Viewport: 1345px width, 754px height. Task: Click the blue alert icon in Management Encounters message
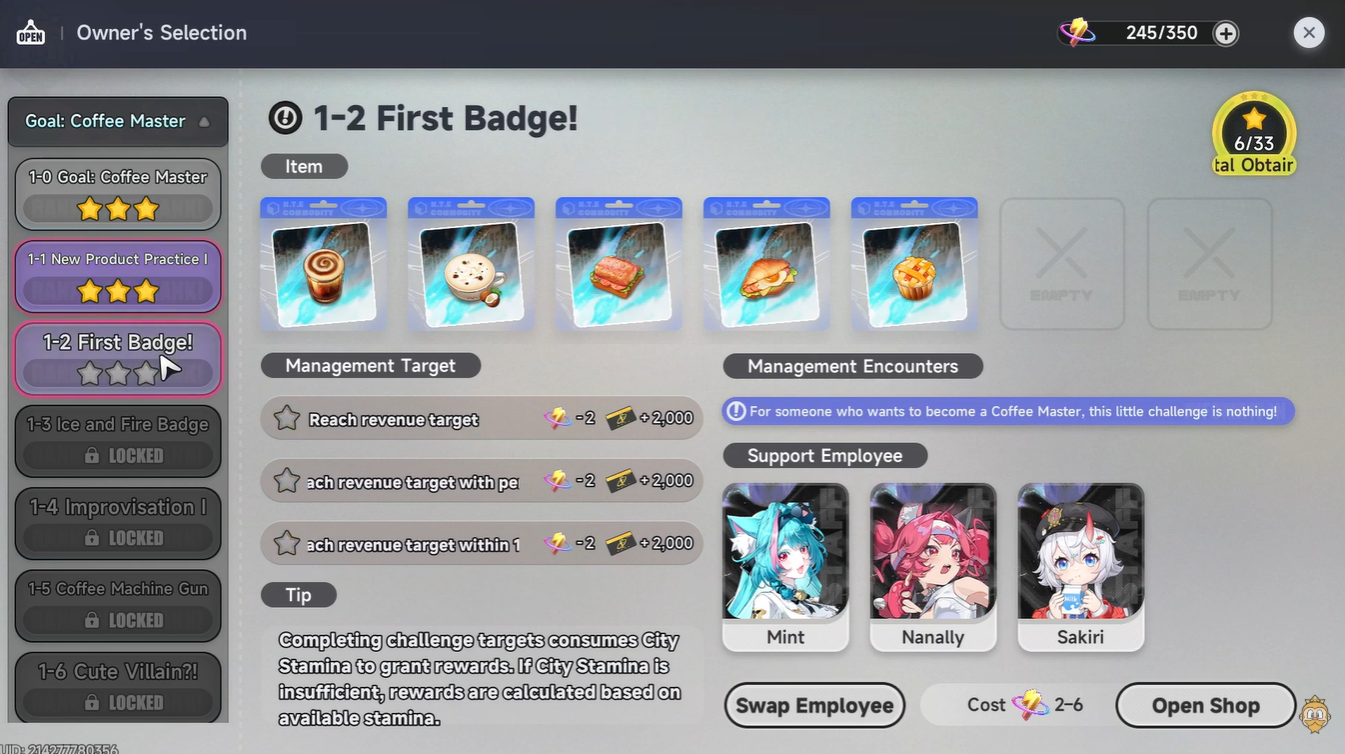[739, 411]
